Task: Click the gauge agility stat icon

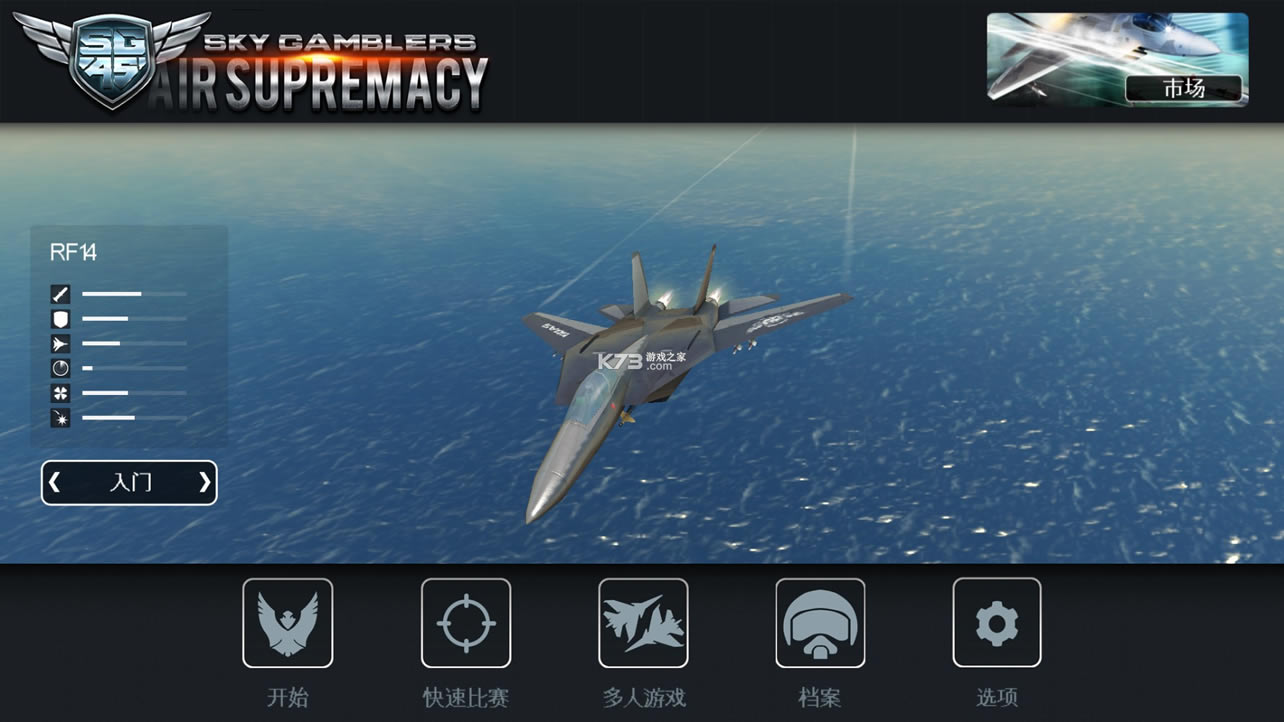Action: point(61,368)
